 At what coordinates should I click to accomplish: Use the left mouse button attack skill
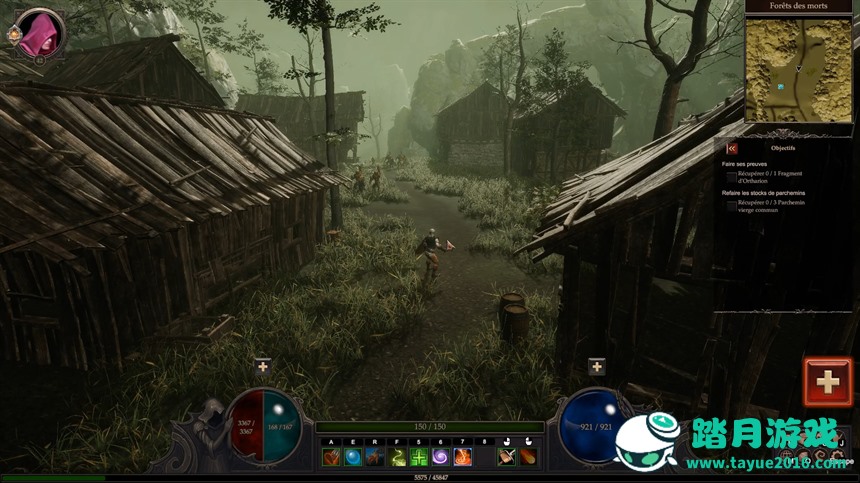506,457
